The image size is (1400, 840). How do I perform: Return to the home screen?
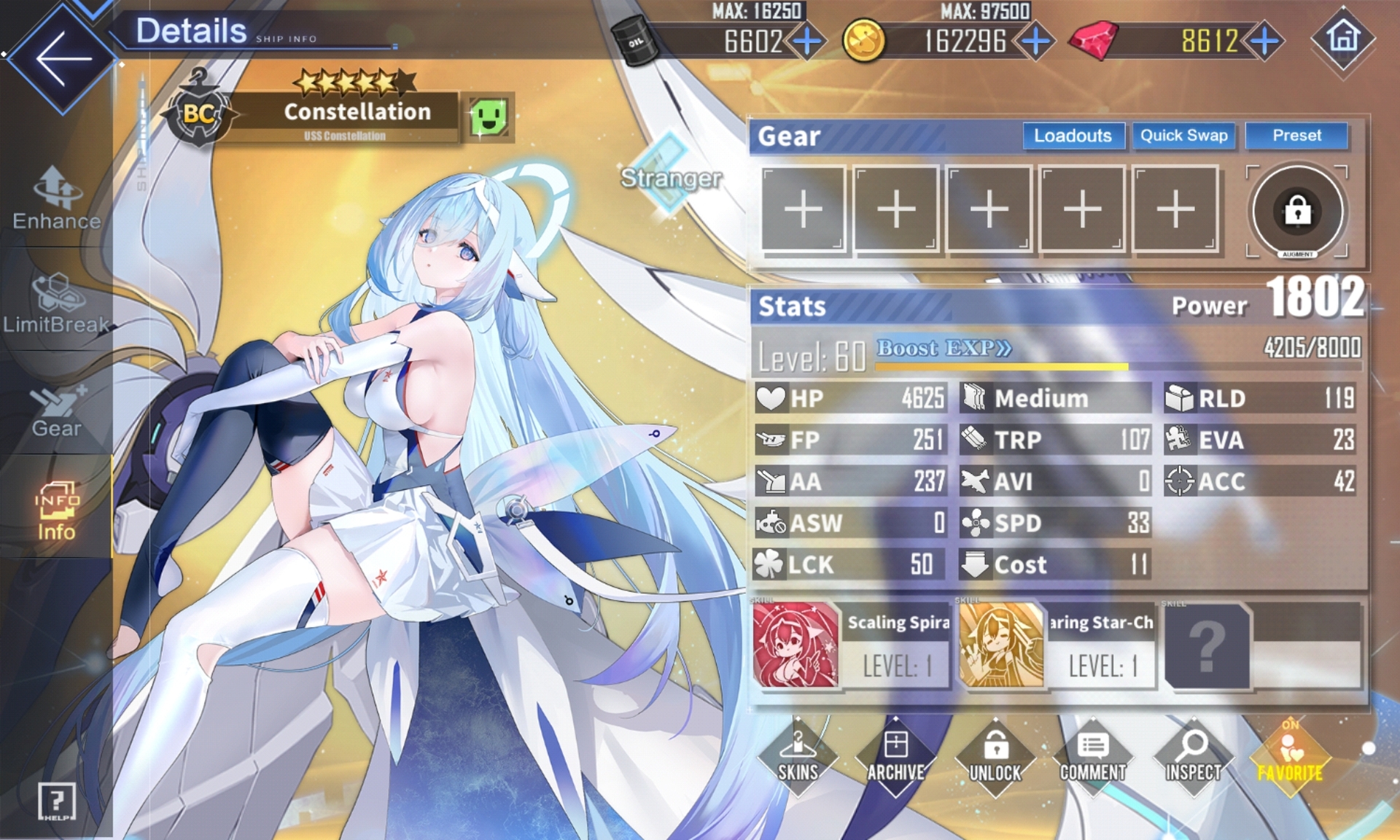pyautogui.click(x=1343, y=38)
